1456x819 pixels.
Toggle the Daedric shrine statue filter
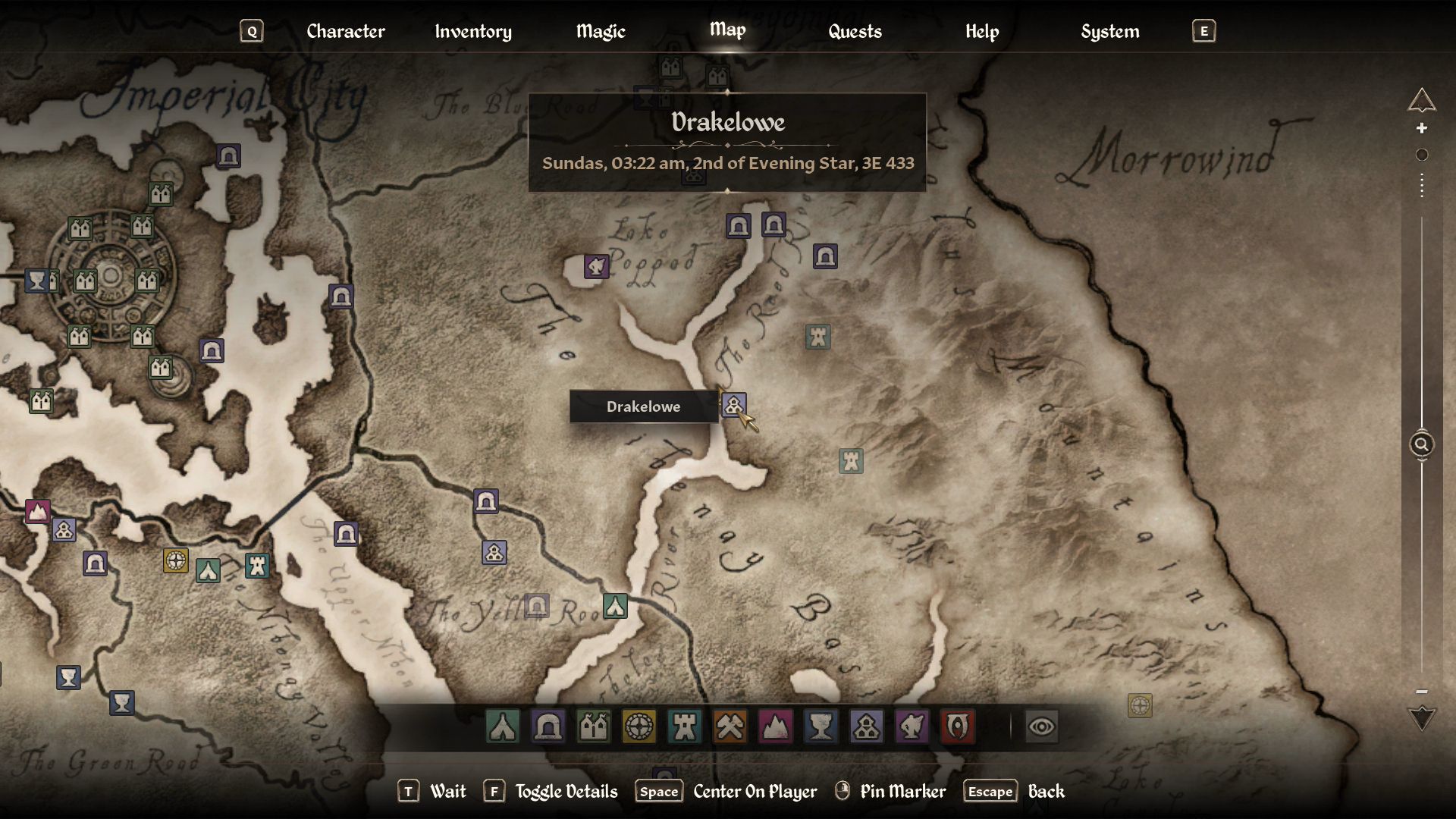[912, 726]
